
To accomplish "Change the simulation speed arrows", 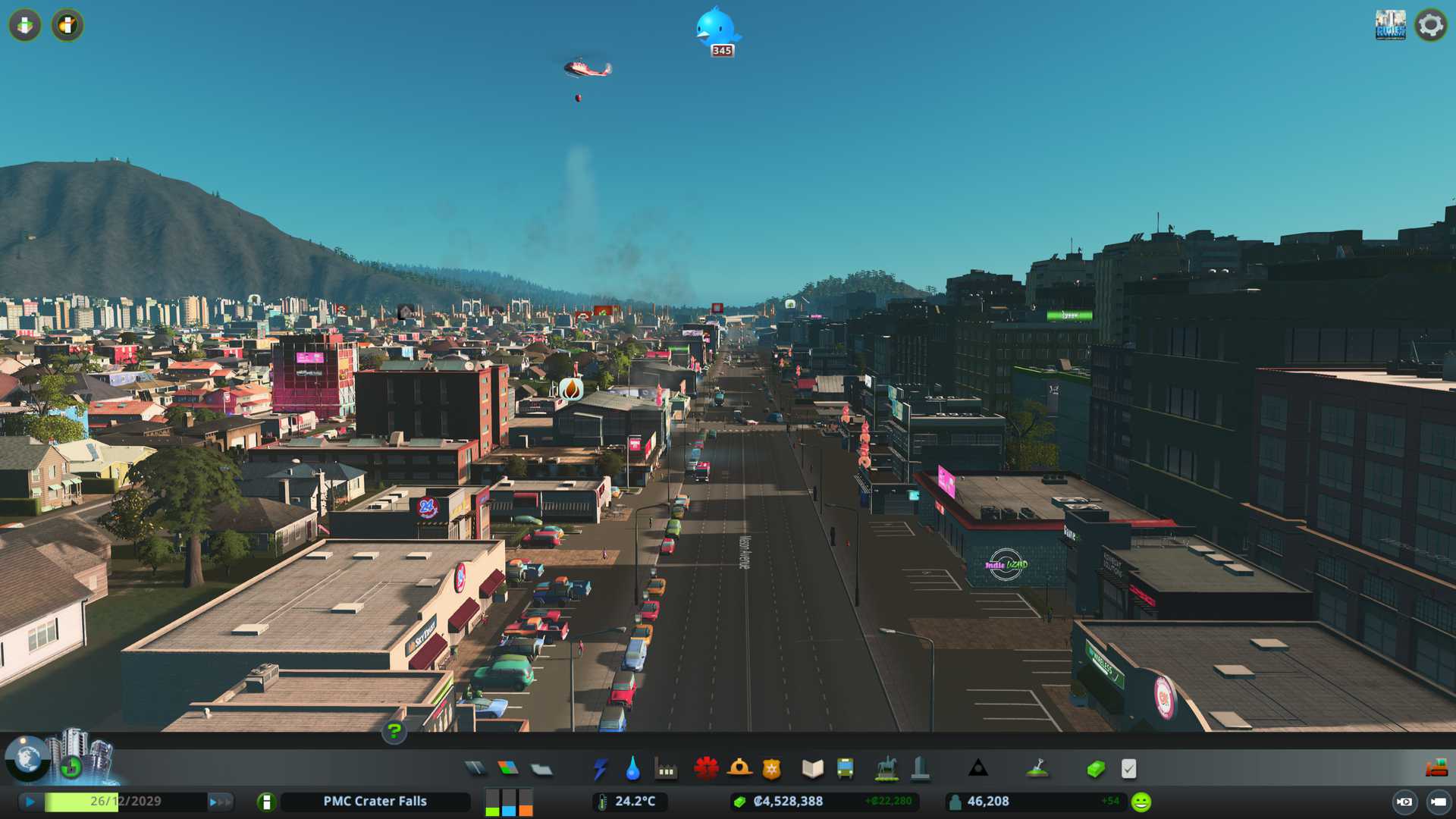I will [x=220, y=802].
